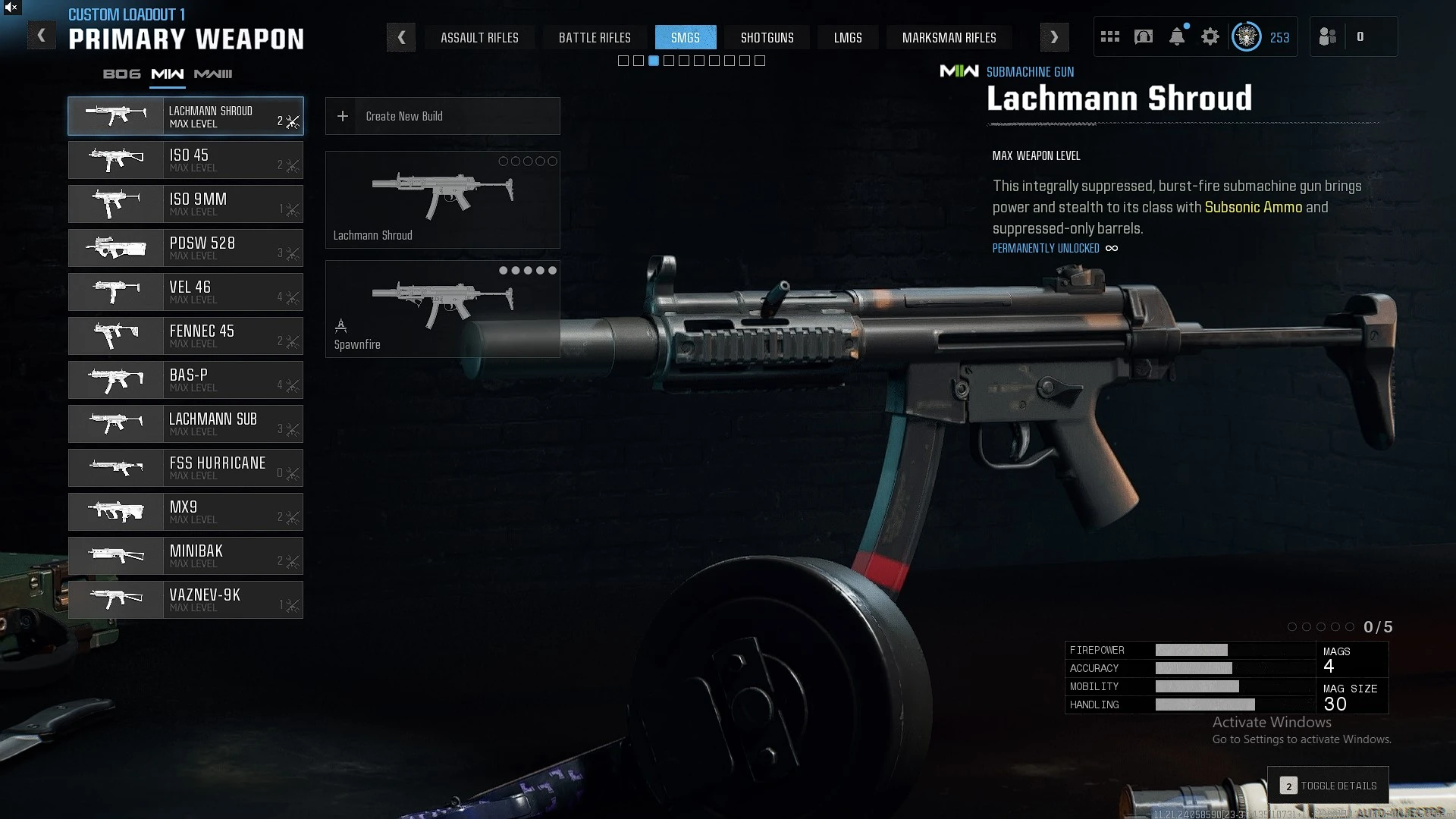Click the right arrow for more categories
Screen dimensions: 1456x819
[1054, 37]
